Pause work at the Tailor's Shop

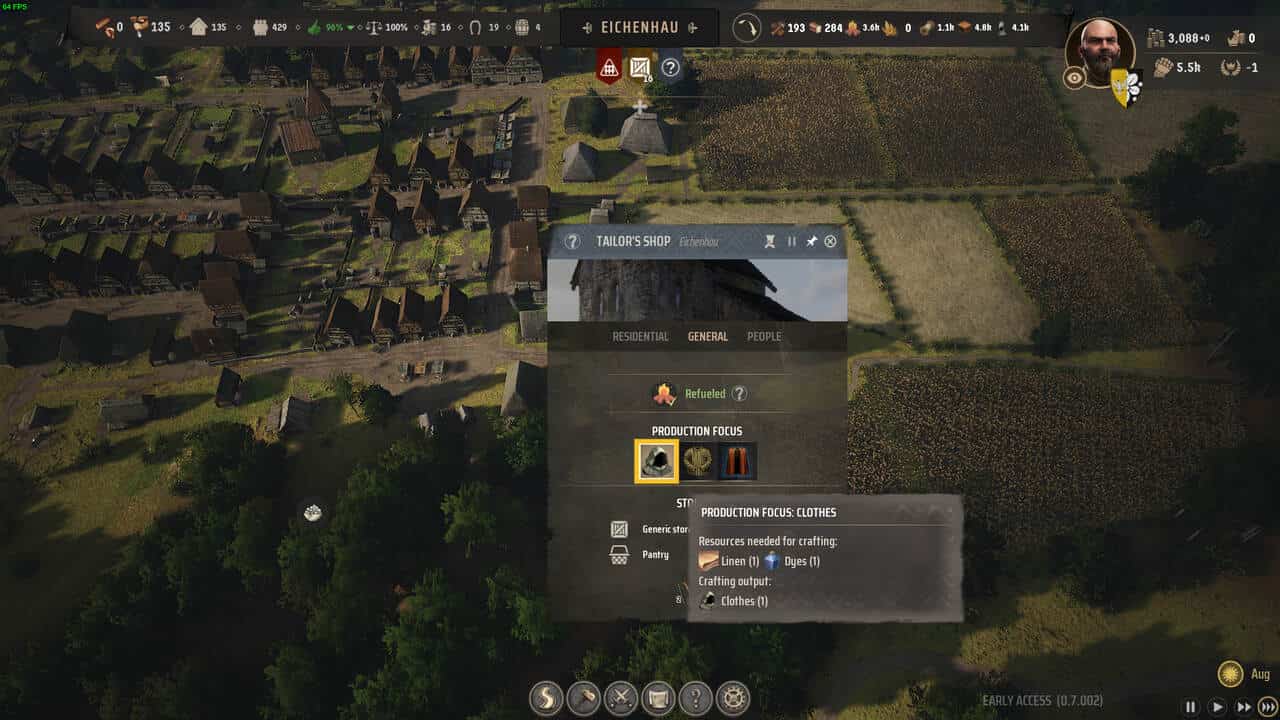pyautogui.click(x=792, y=241)
